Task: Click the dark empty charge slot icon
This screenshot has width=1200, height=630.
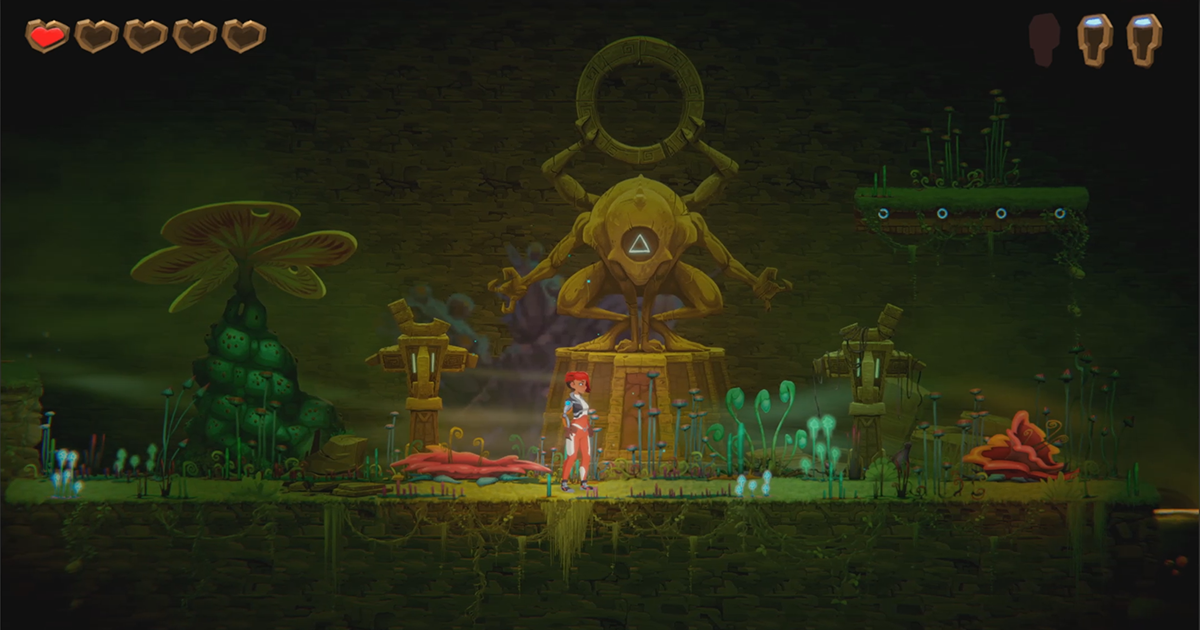Action: tap(1044, 40)
